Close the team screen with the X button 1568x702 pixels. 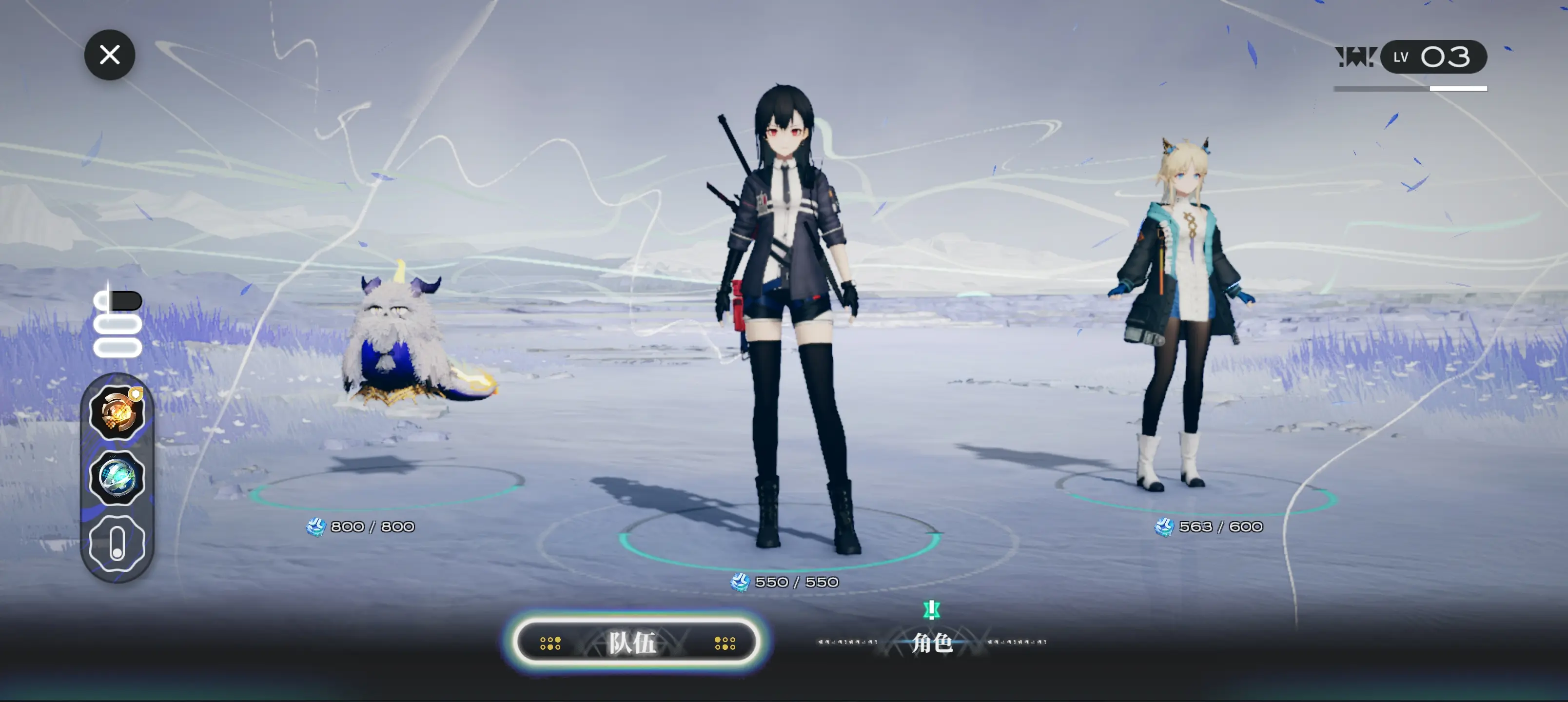point(110,55)
